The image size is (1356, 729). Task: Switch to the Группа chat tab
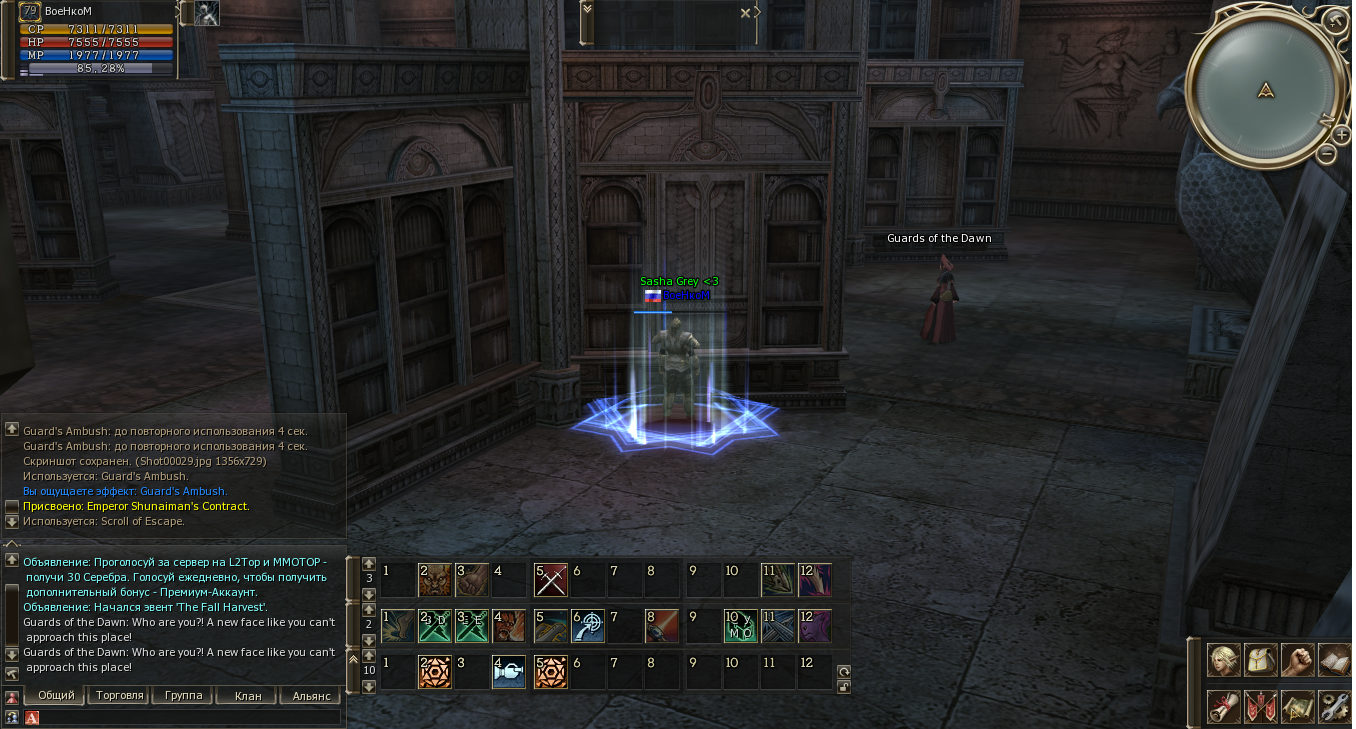pos(183,695)
